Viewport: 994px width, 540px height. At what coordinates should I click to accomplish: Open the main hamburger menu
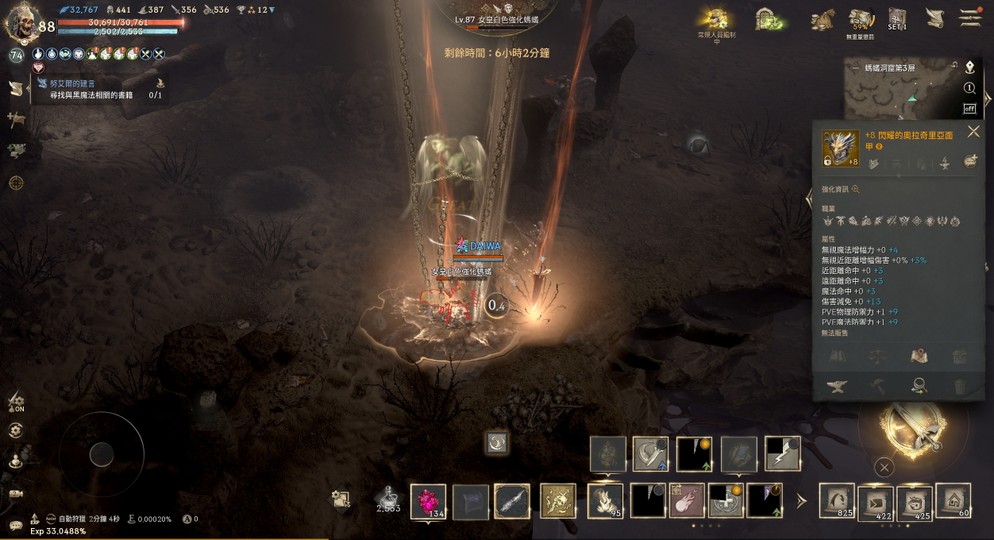tap(969, 17)
